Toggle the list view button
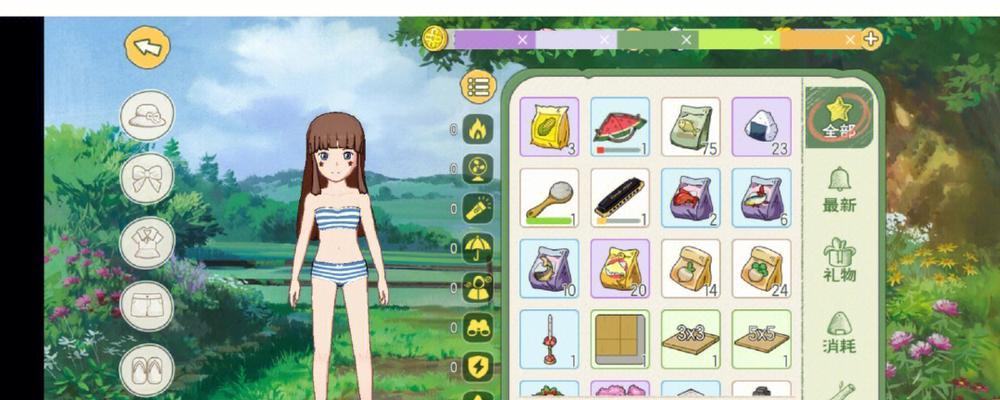The width and height of the screenshot is (1000, 400). (479, 87)
